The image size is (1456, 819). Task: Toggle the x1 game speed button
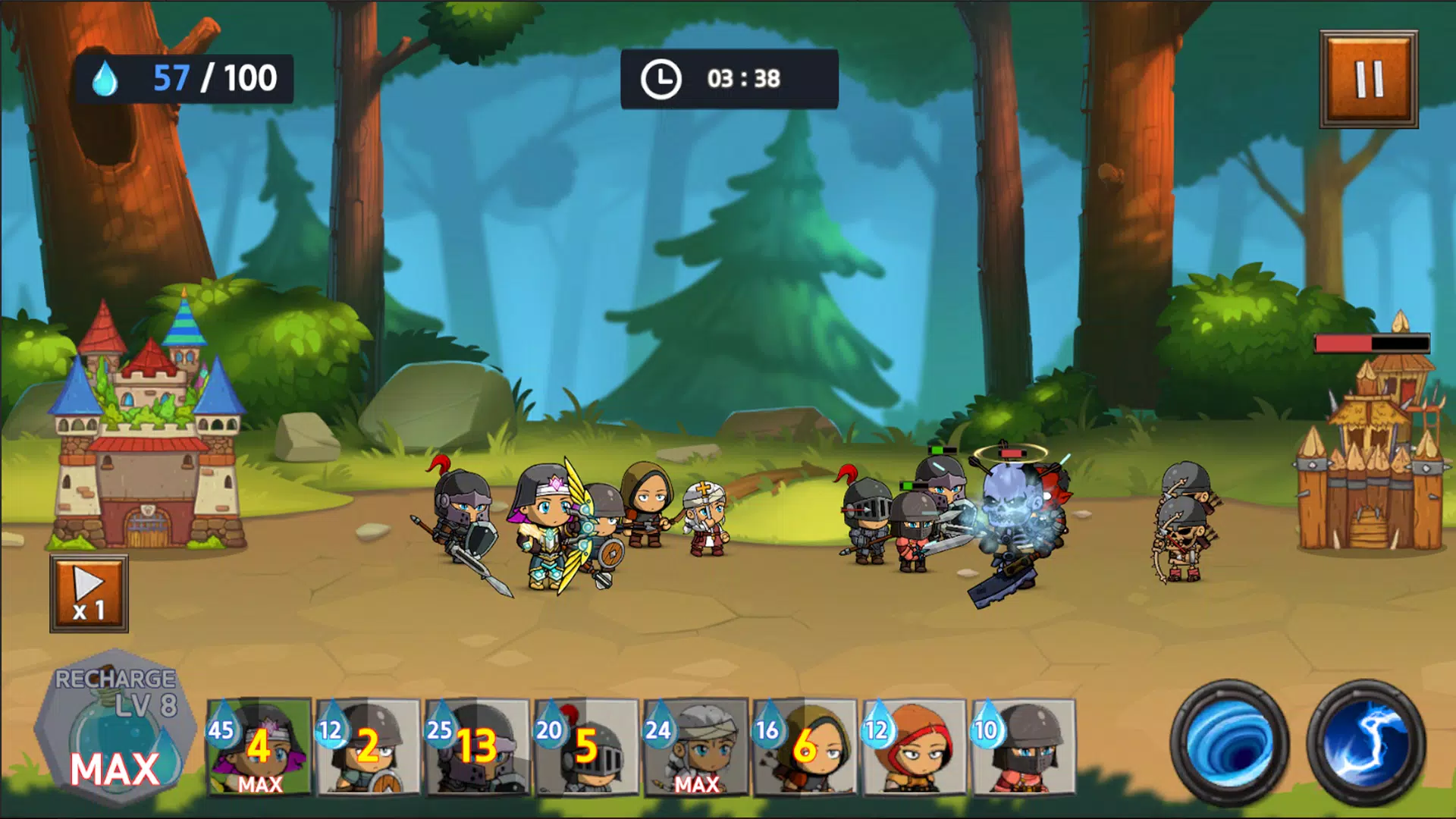click(89, 594)
